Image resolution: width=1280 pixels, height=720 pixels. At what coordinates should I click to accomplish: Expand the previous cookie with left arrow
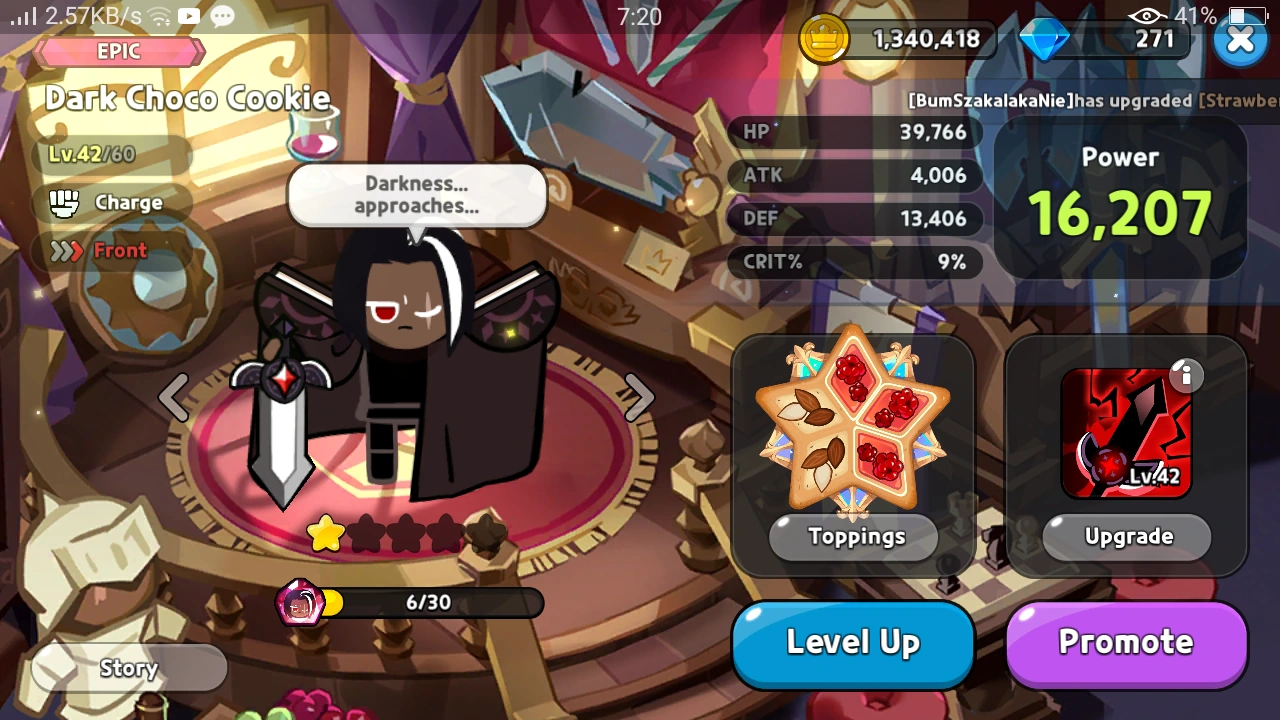[174, 396]
